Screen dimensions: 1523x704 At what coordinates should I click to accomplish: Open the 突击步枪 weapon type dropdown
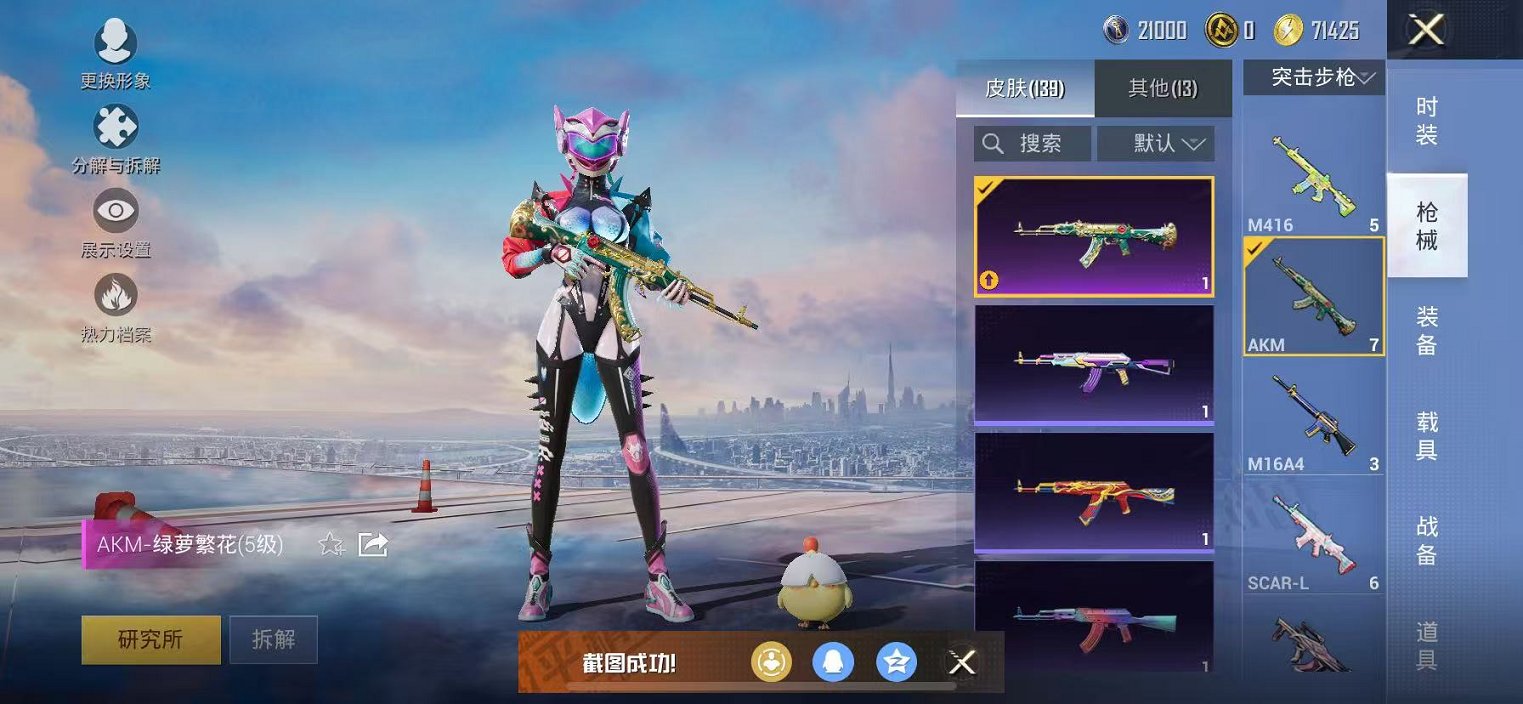click(x=1314, y=77)
